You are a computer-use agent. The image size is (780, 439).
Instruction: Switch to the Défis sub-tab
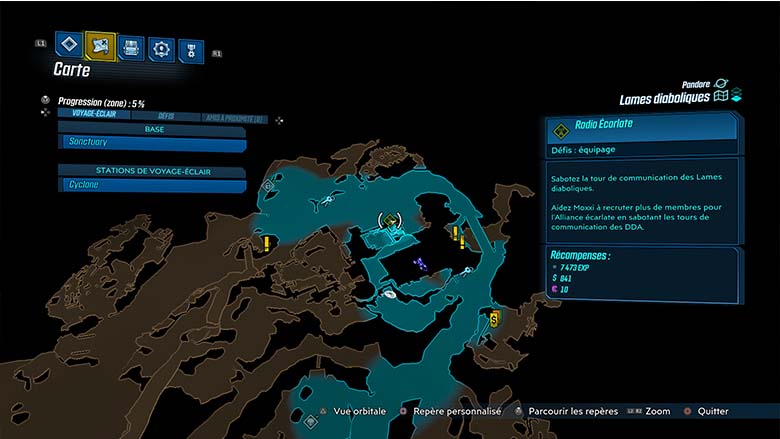[165, 116]
